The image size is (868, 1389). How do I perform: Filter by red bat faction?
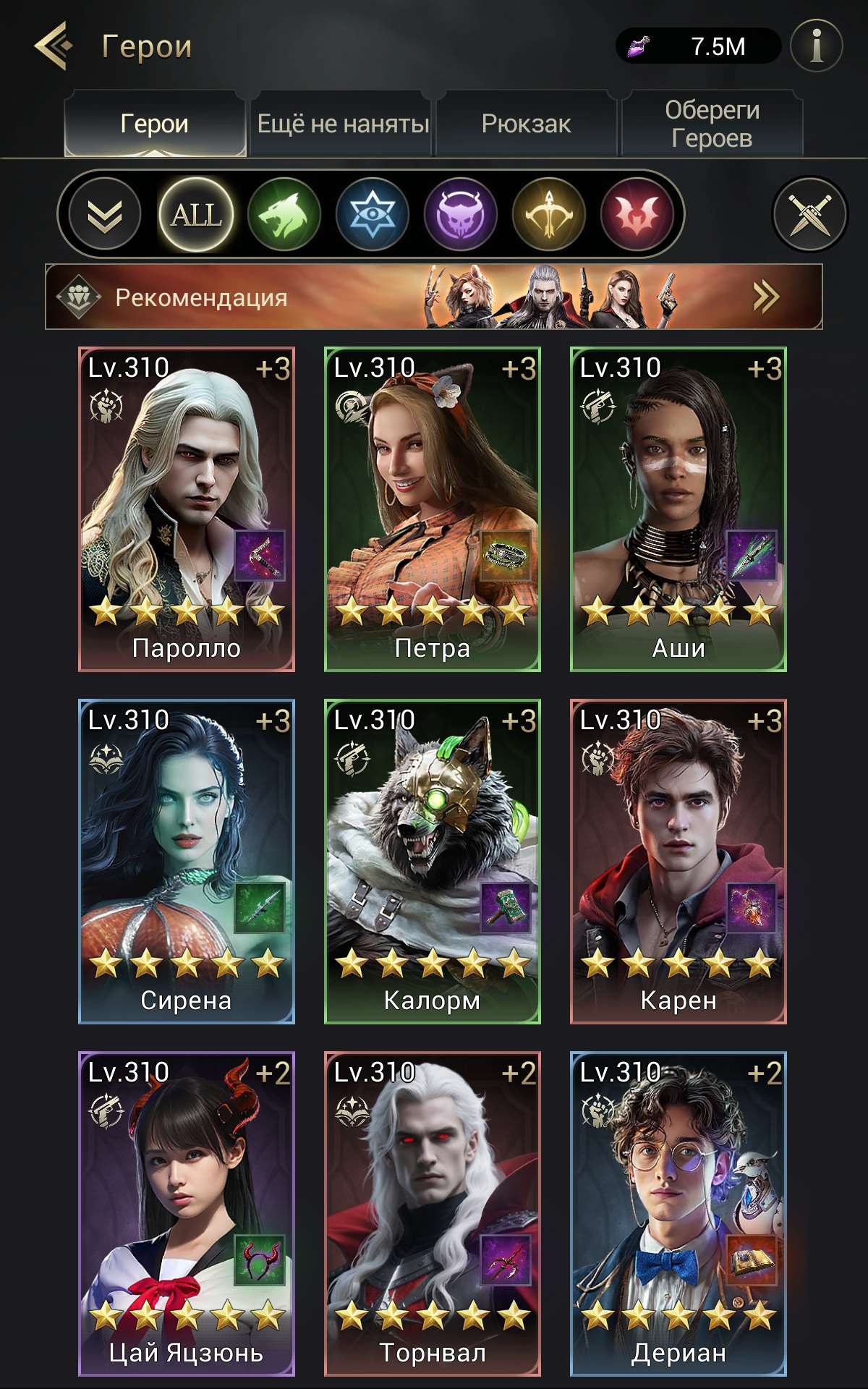[637, 214]
